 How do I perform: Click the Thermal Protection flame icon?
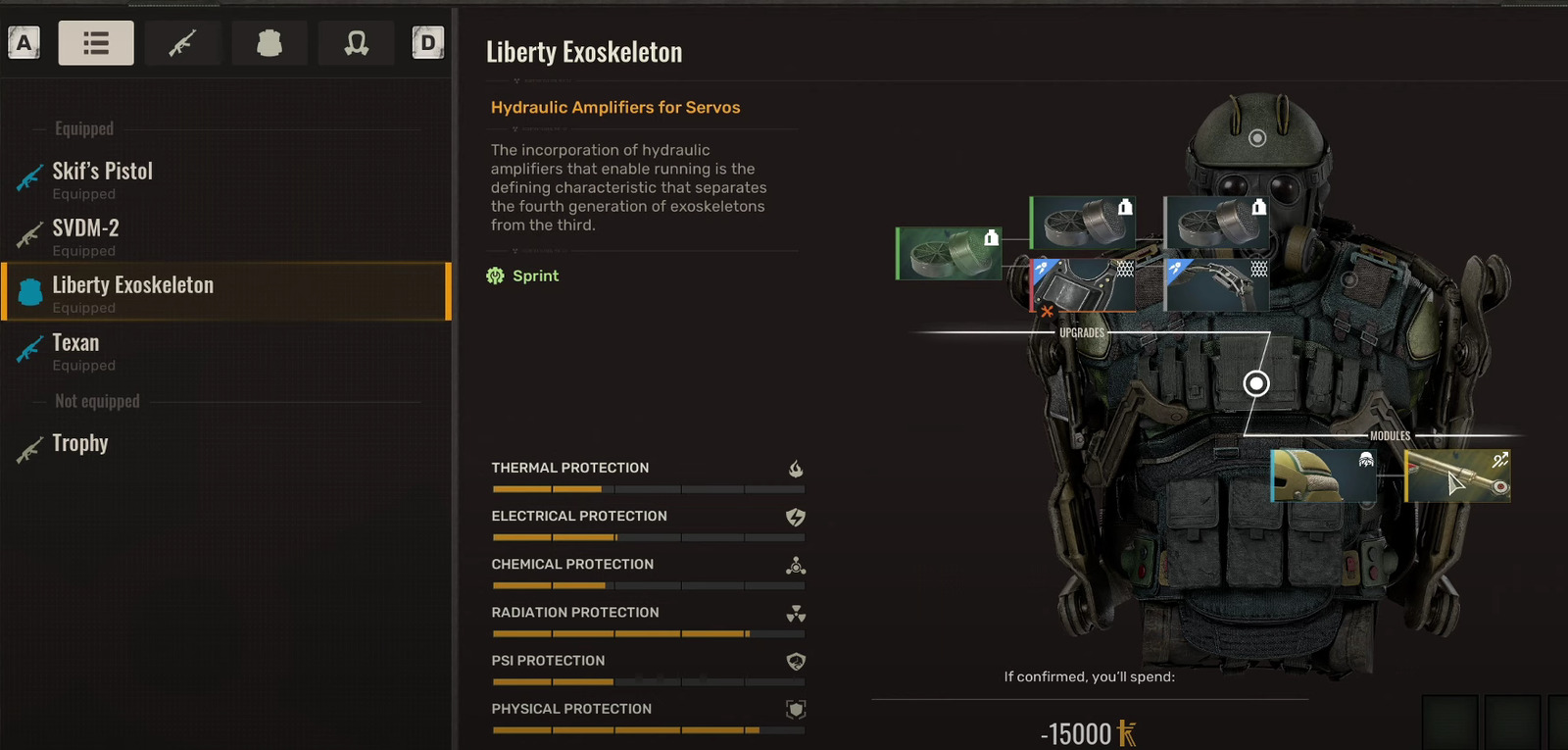click(x=795, y=470)
